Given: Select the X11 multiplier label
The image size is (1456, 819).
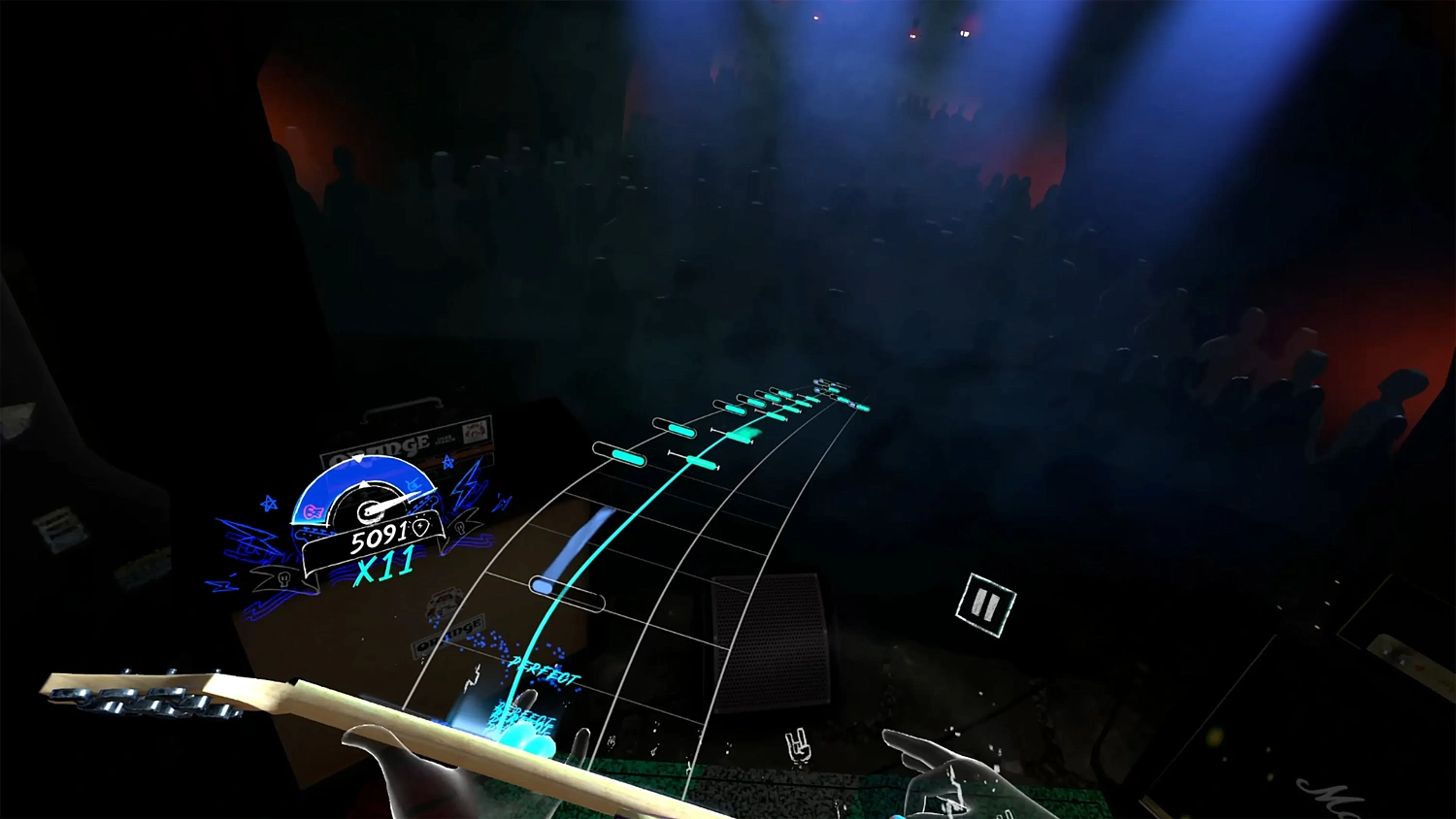Looking at the screenshot, I should click(385, 563).
